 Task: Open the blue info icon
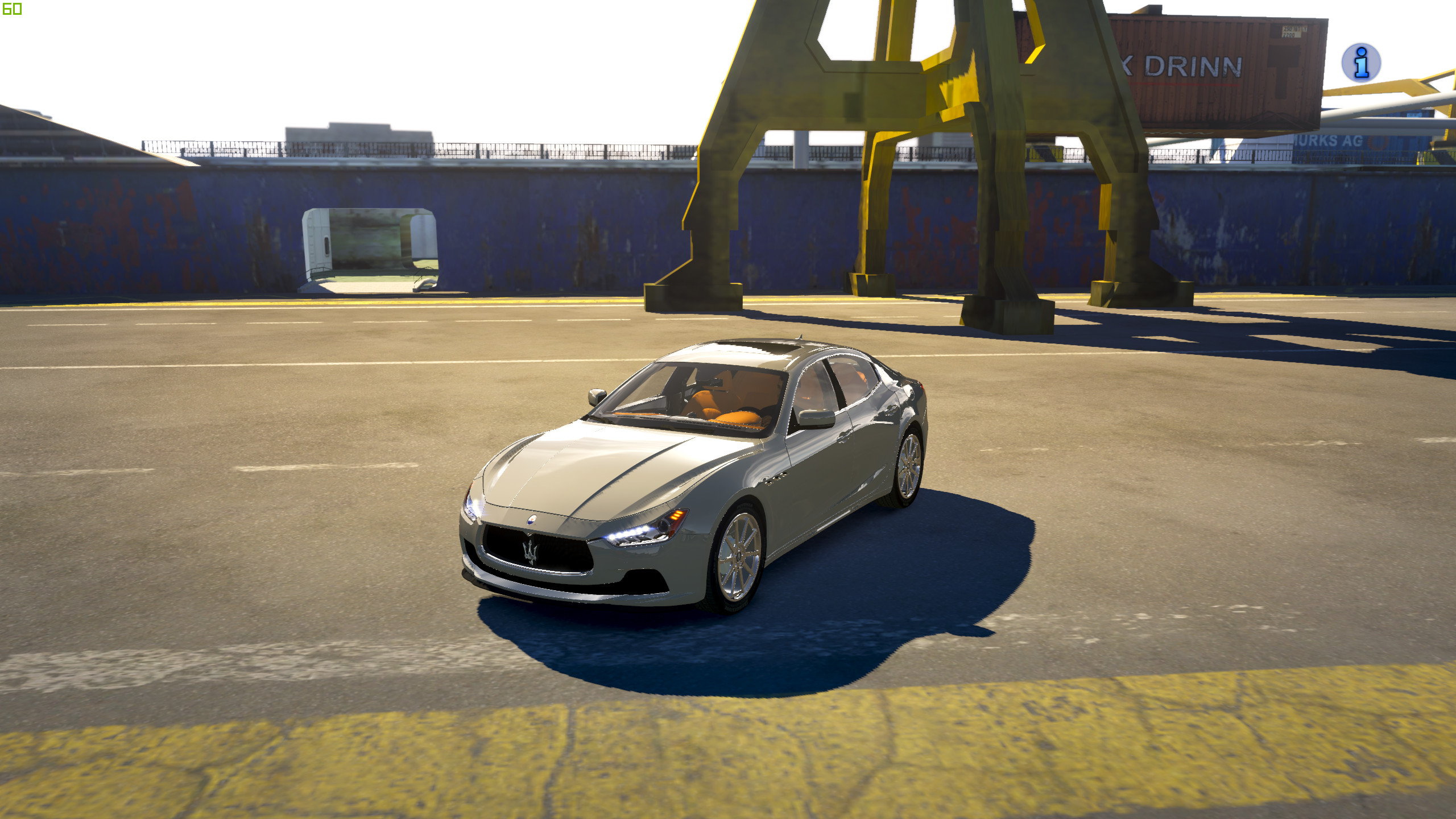1360,63
